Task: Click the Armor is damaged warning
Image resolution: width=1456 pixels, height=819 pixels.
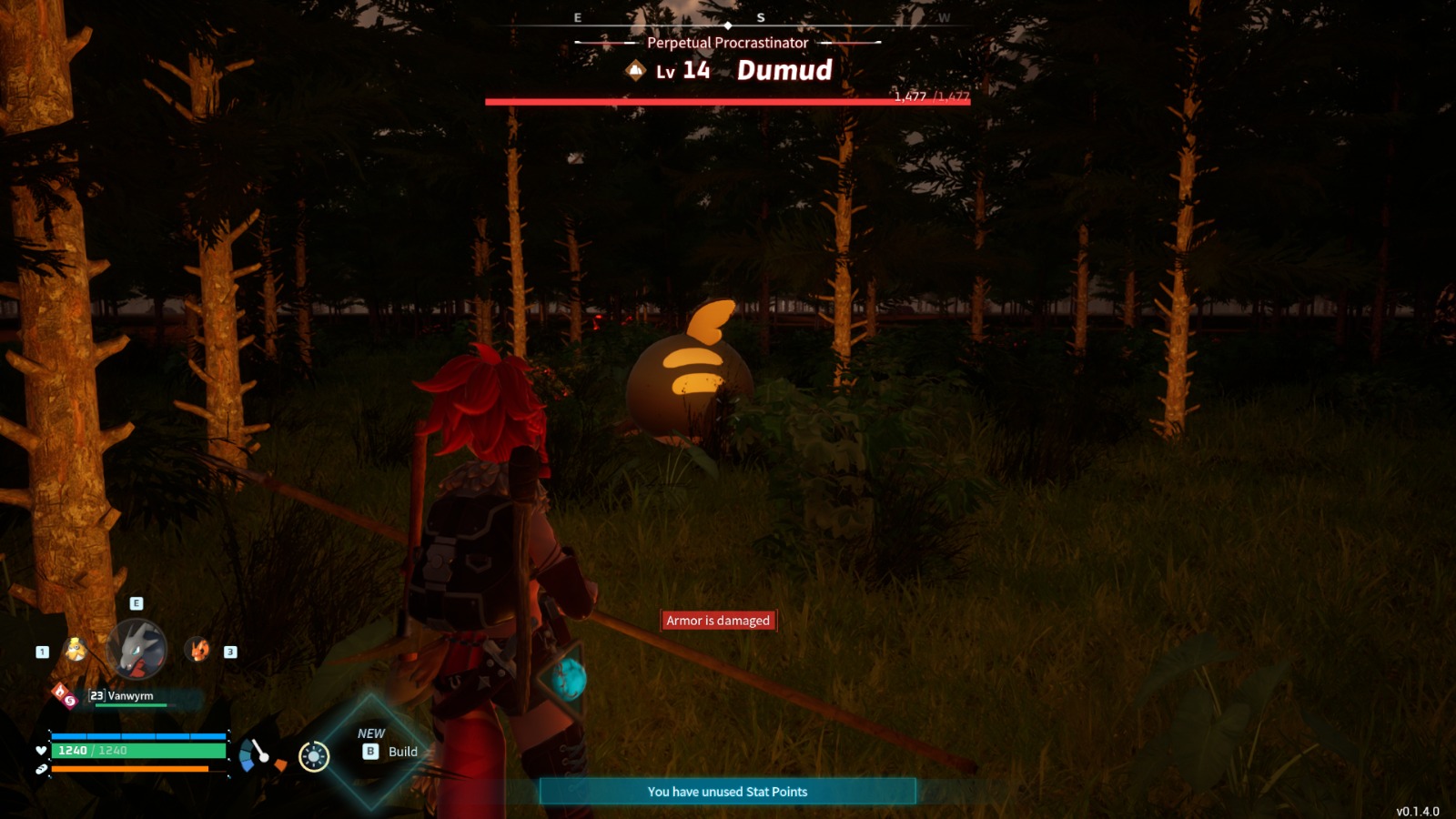Action: coord(716,620)
